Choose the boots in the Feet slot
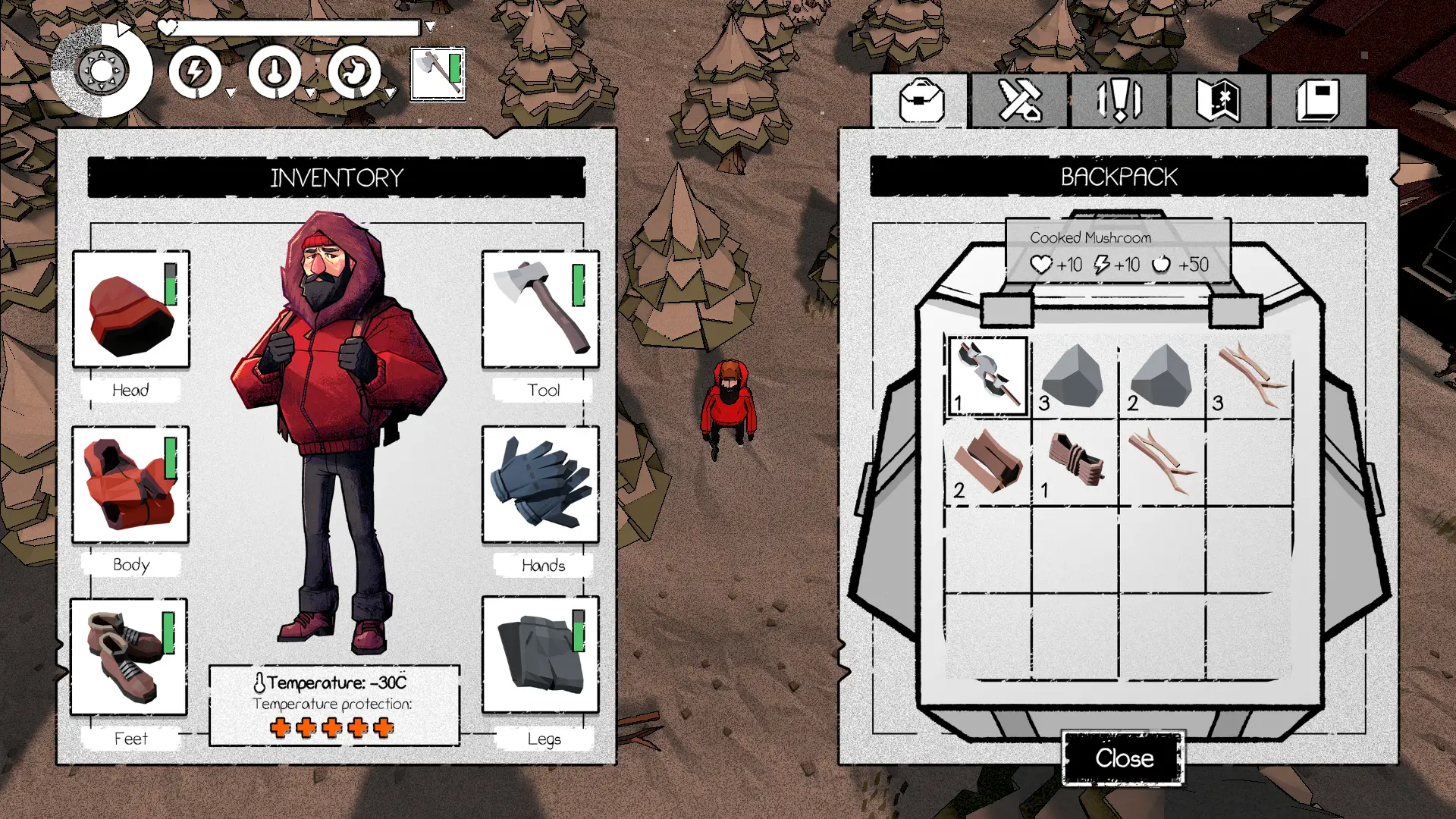This screenshot has height=819, width=1456. (x=129, y=657)
